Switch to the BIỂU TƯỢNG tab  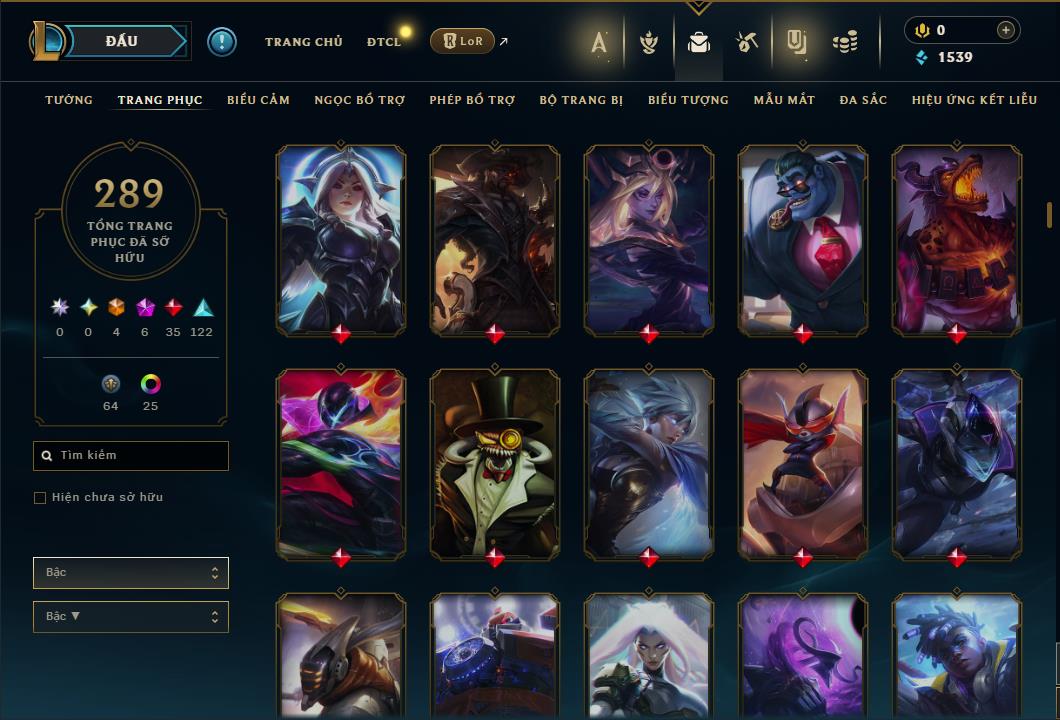(688, 100)
